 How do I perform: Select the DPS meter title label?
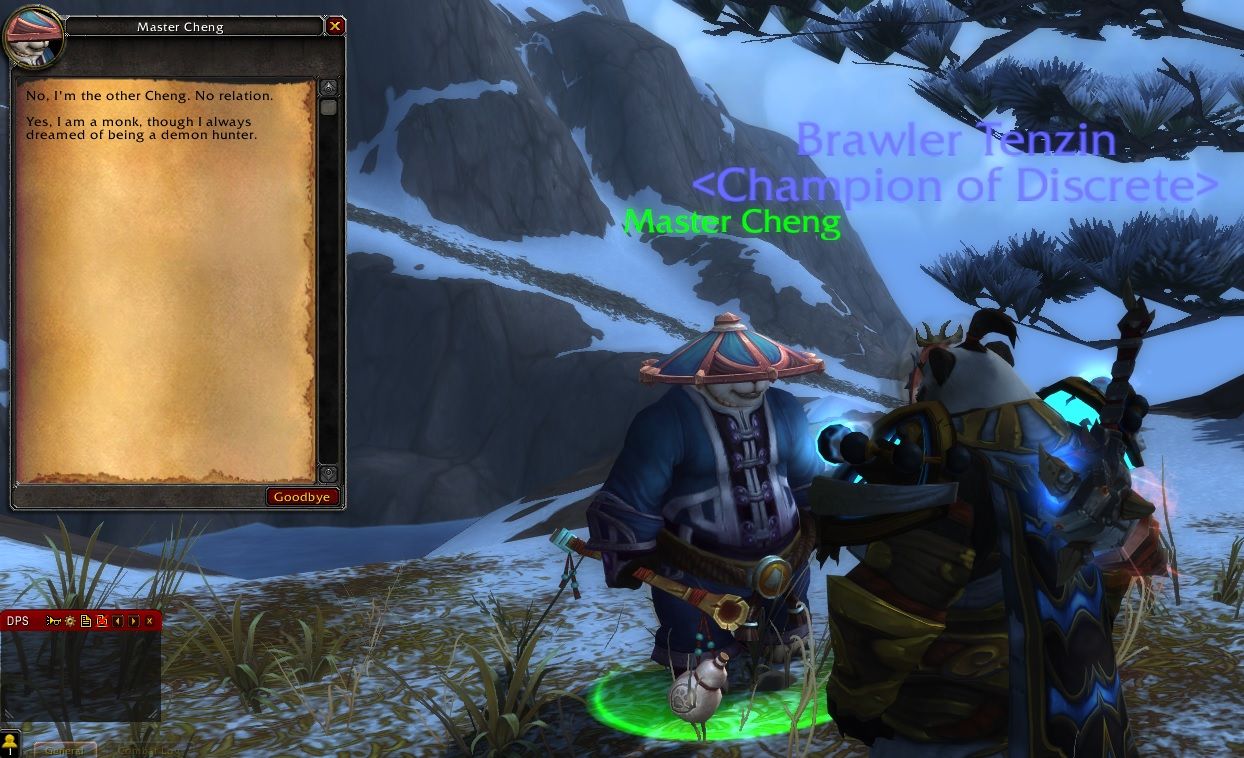18,621
